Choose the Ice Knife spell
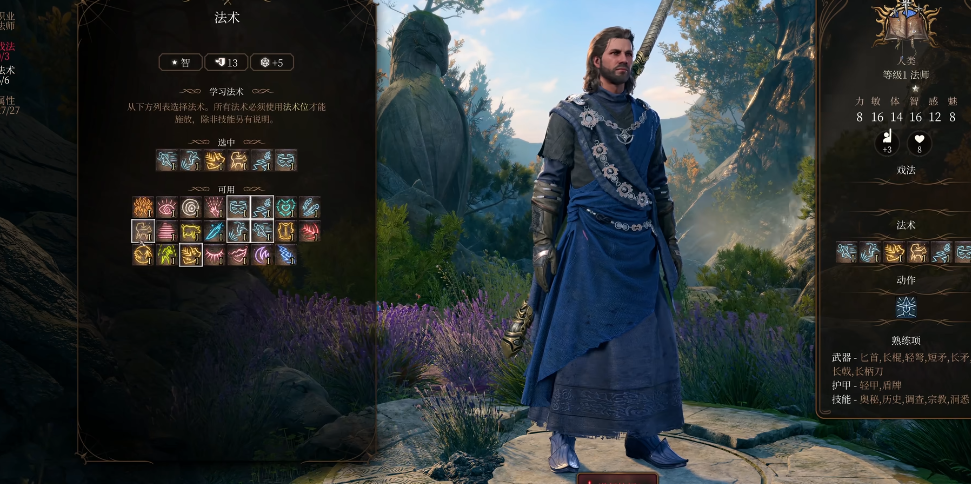 point(215,231)
